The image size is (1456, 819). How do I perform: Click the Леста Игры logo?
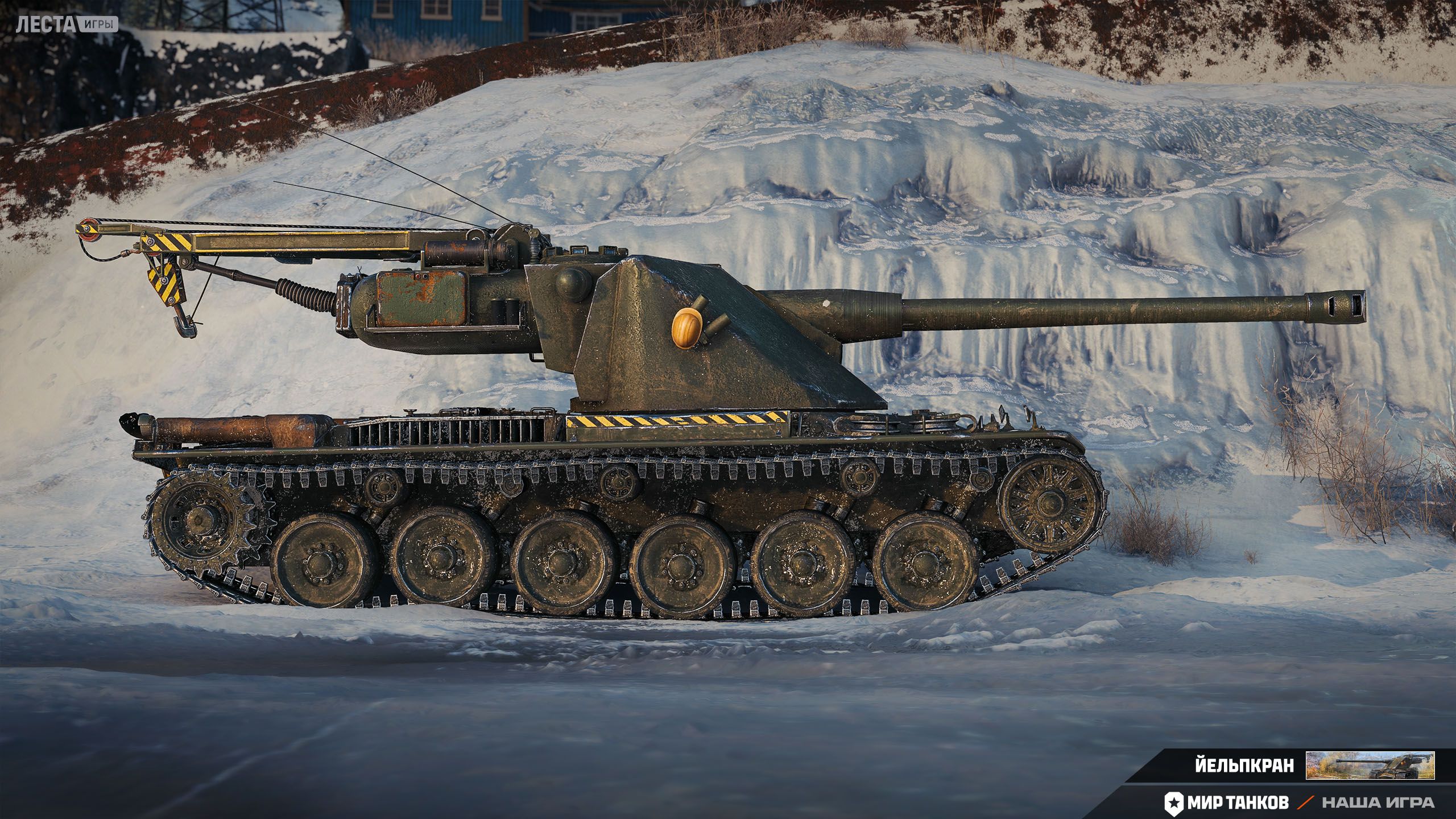pos(67,24)
